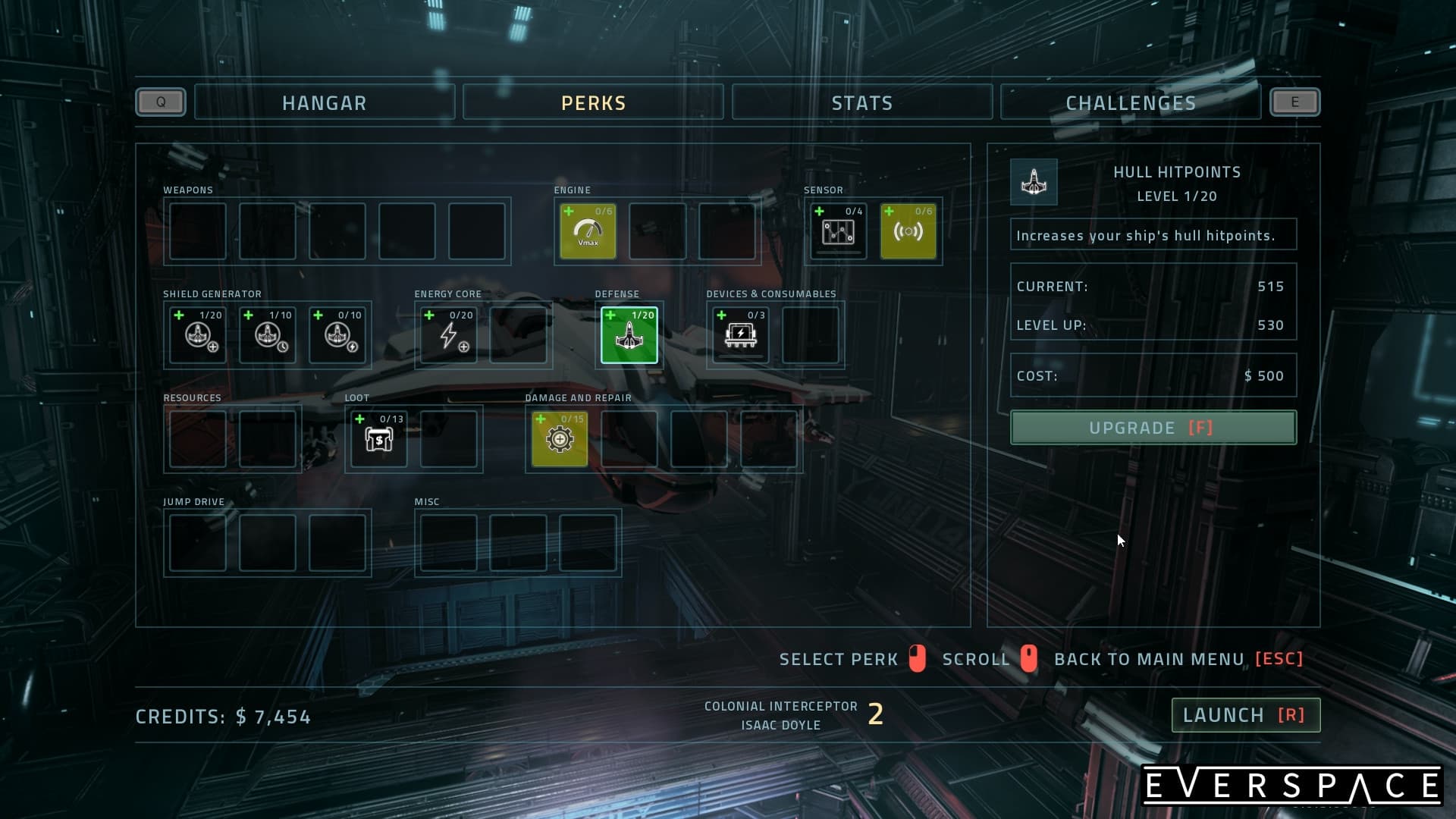Open the Devices & Consumables battery perk
The image size is (1456, 819).
tap(739, 334)
